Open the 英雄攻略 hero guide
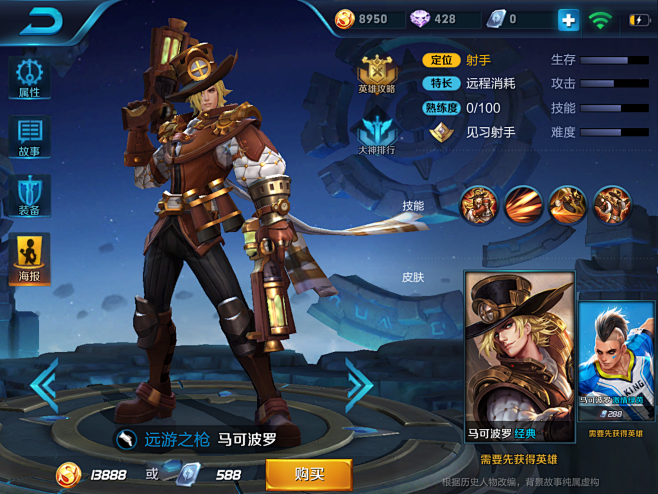The width and height of the screenshot is (658, 494). coord(377,72)
